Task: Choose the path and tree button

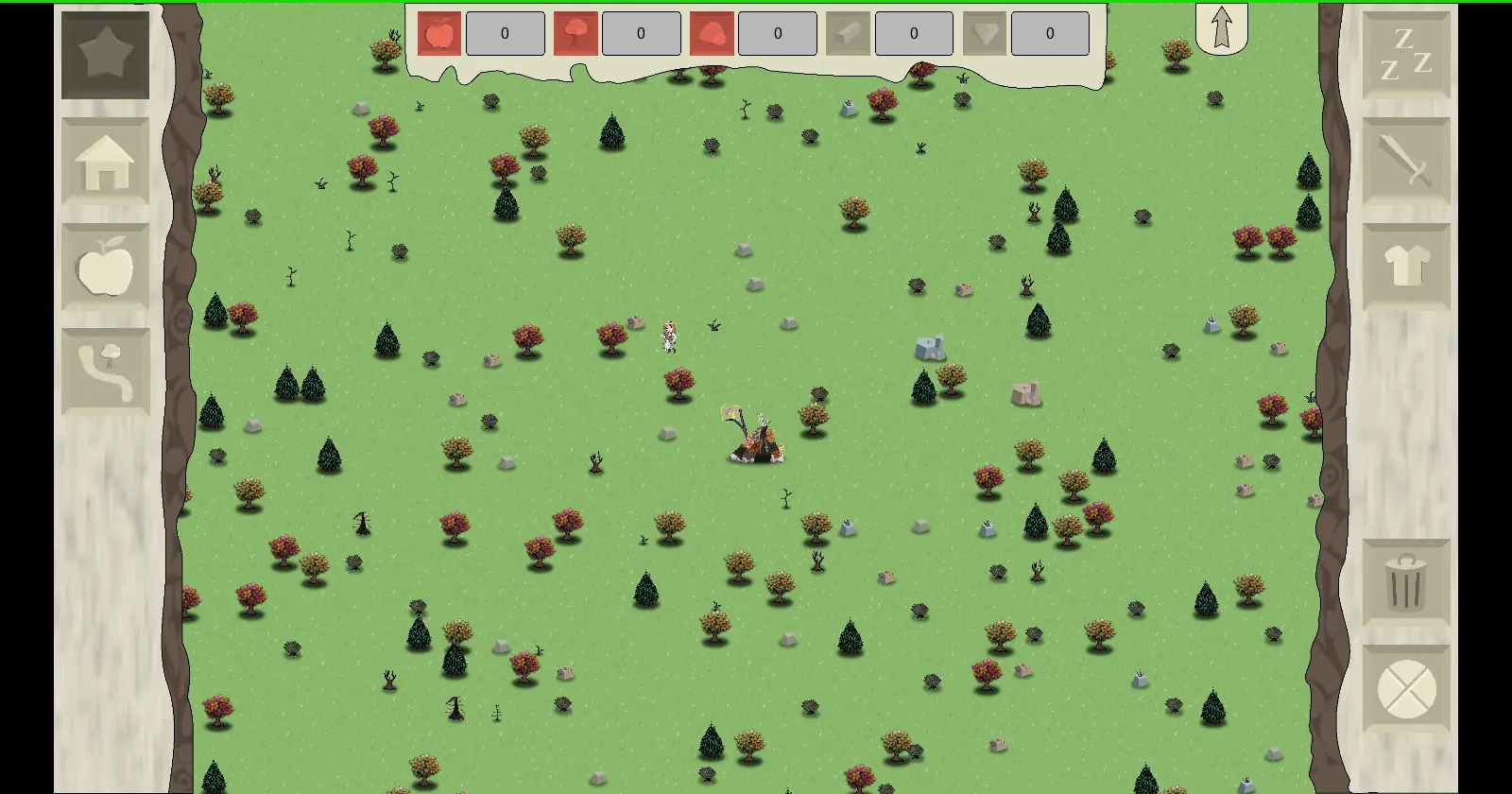Action: 105,371
